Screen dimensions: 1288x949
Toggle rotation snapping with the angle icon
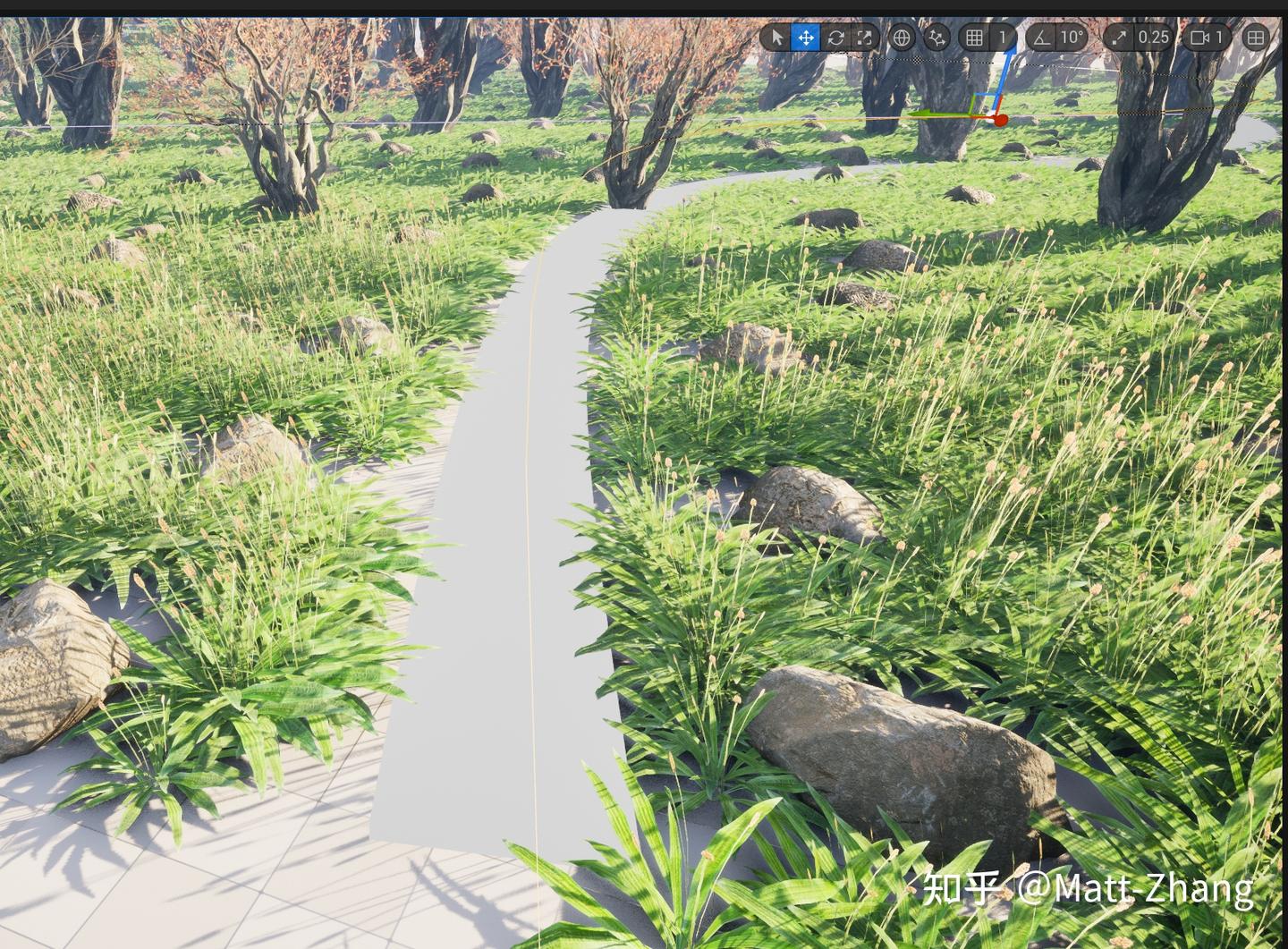tap(1040, 38)
